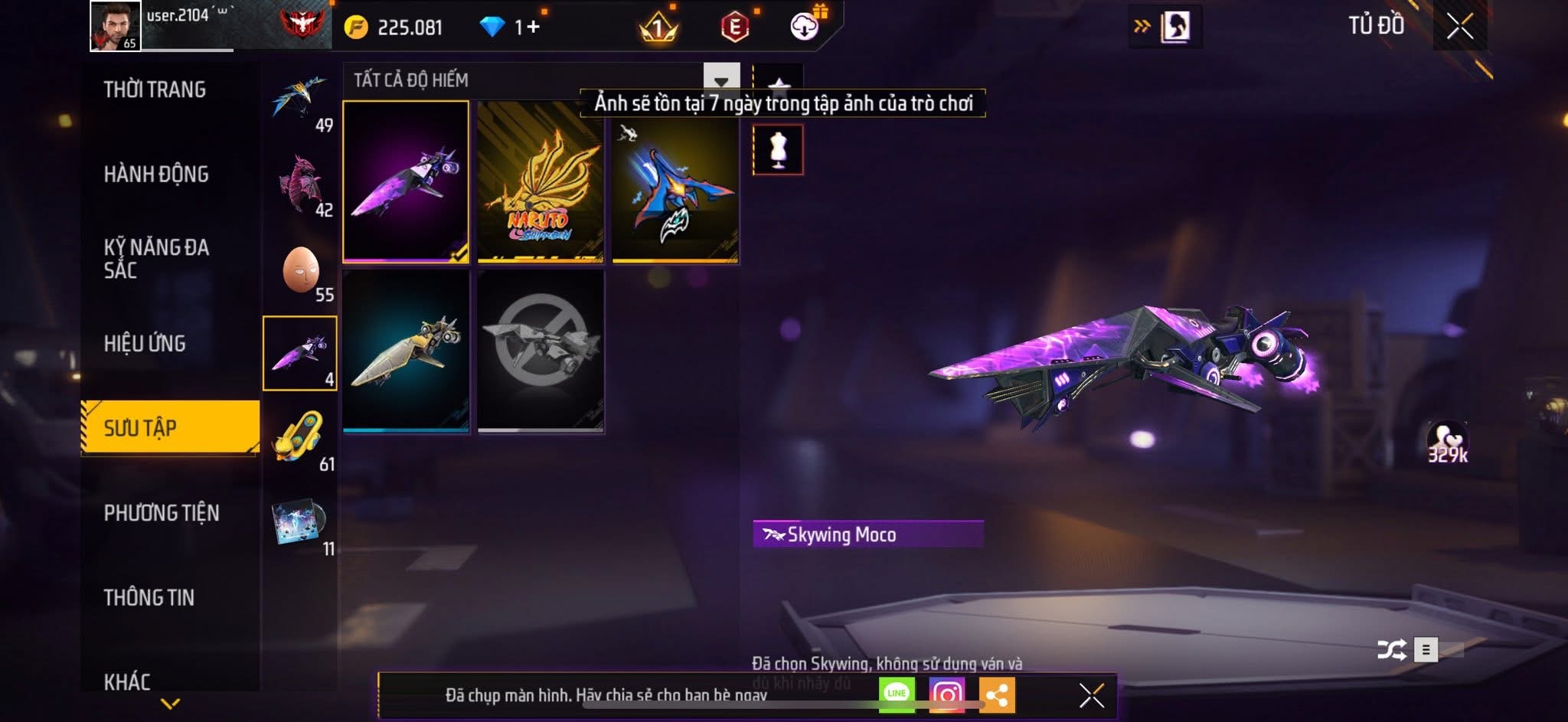Click the mannequin preview icon
This screenshot has height=722, width=1568.
pos(778,150)
